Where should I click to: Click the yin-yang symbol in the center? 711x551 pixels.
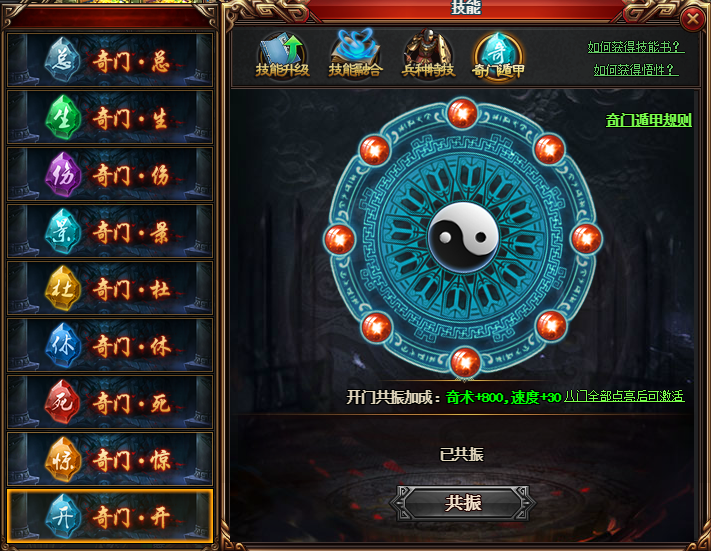click(x=462, y=237)
